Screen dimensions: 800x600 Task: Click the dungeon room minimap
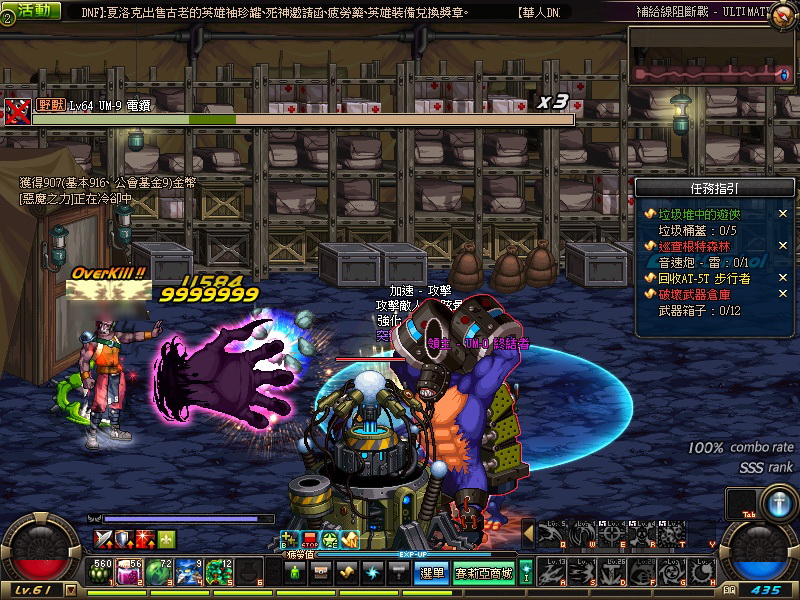[x=710, y=73]
